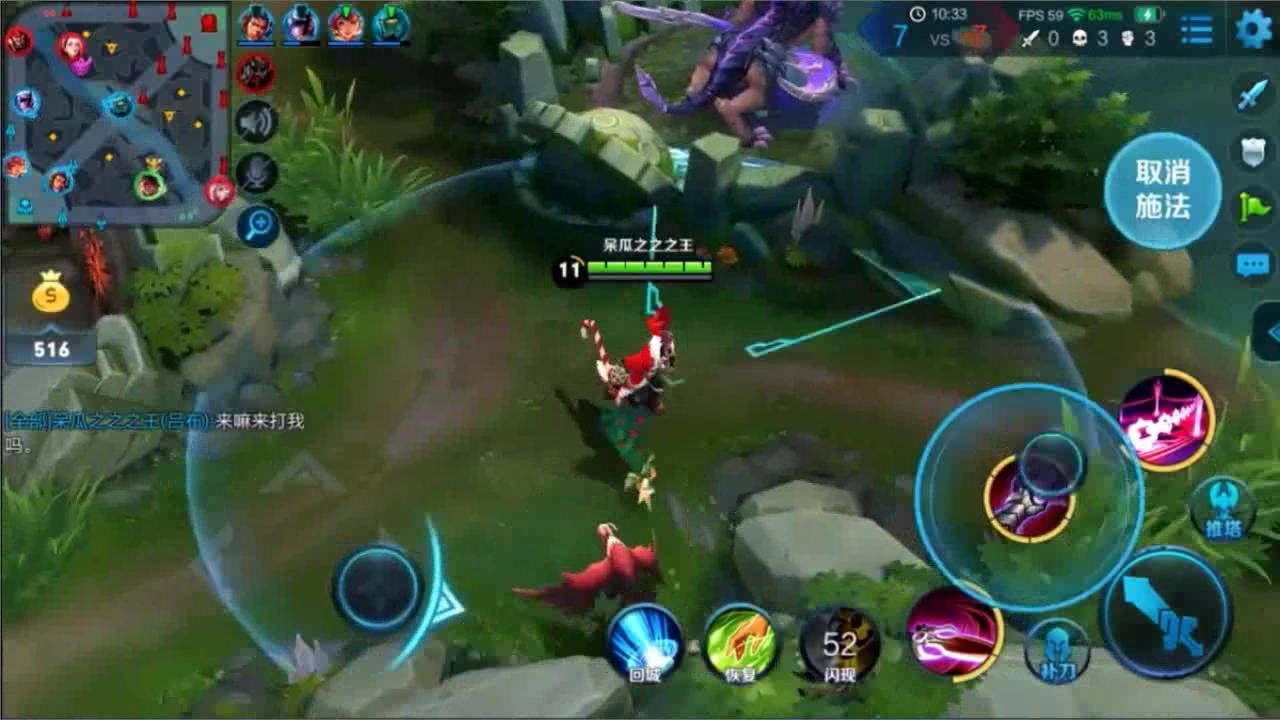Image resolution: width=1280 pixels, height=720 pixels.
Task: Send the blue sword attack signal
Action: [1253, 97]
